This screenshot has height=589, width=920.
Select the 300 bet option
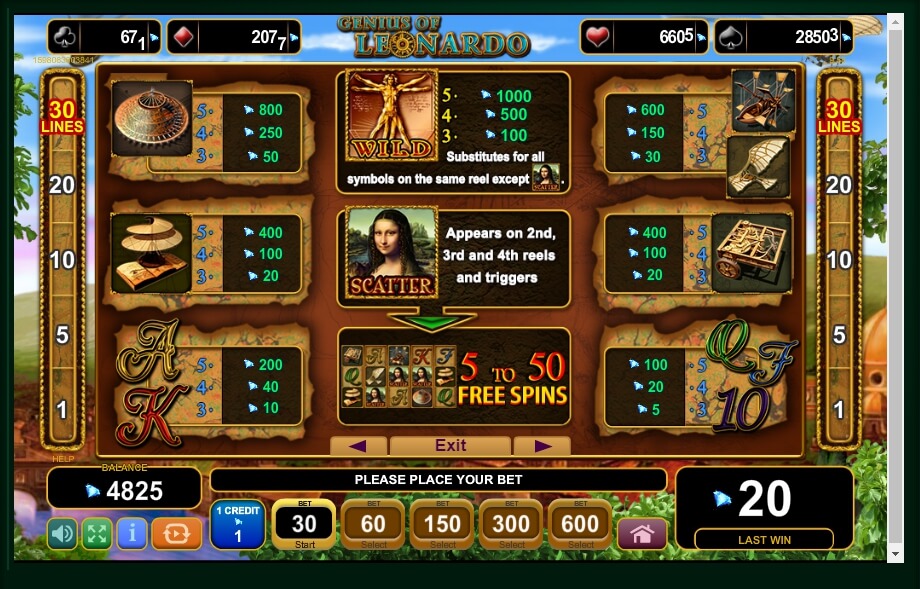[511, 525]
